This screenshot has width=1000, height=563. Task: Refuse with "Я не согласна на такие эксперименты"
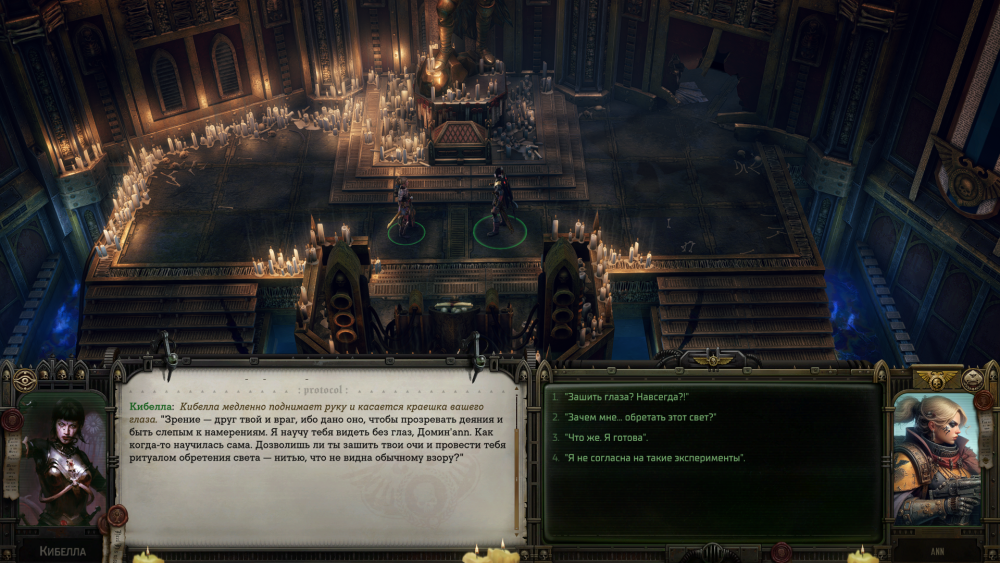[x=654, y=458]
